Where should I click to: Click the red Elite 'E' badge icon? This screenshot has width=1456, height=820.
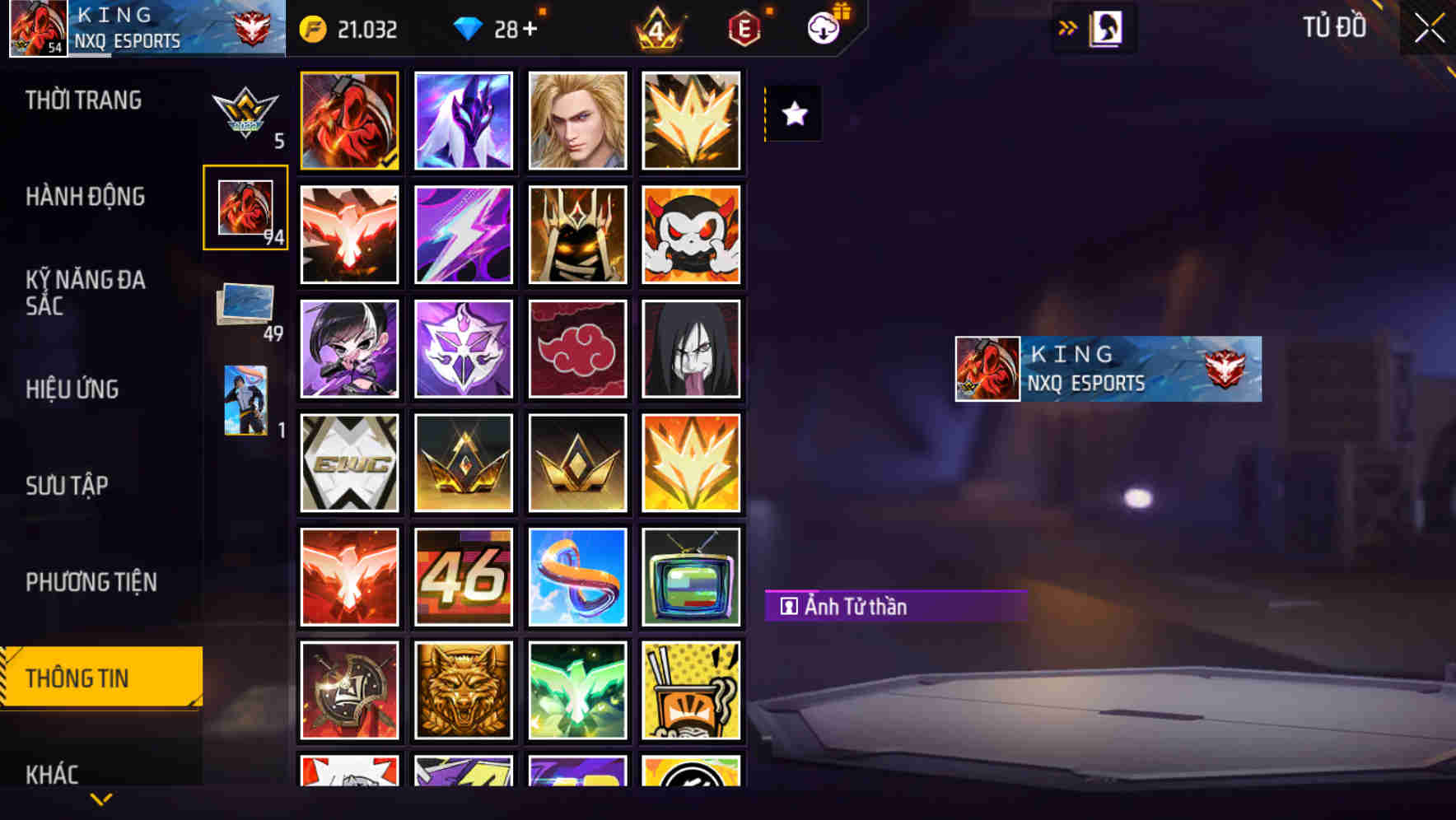pos(745,28)
